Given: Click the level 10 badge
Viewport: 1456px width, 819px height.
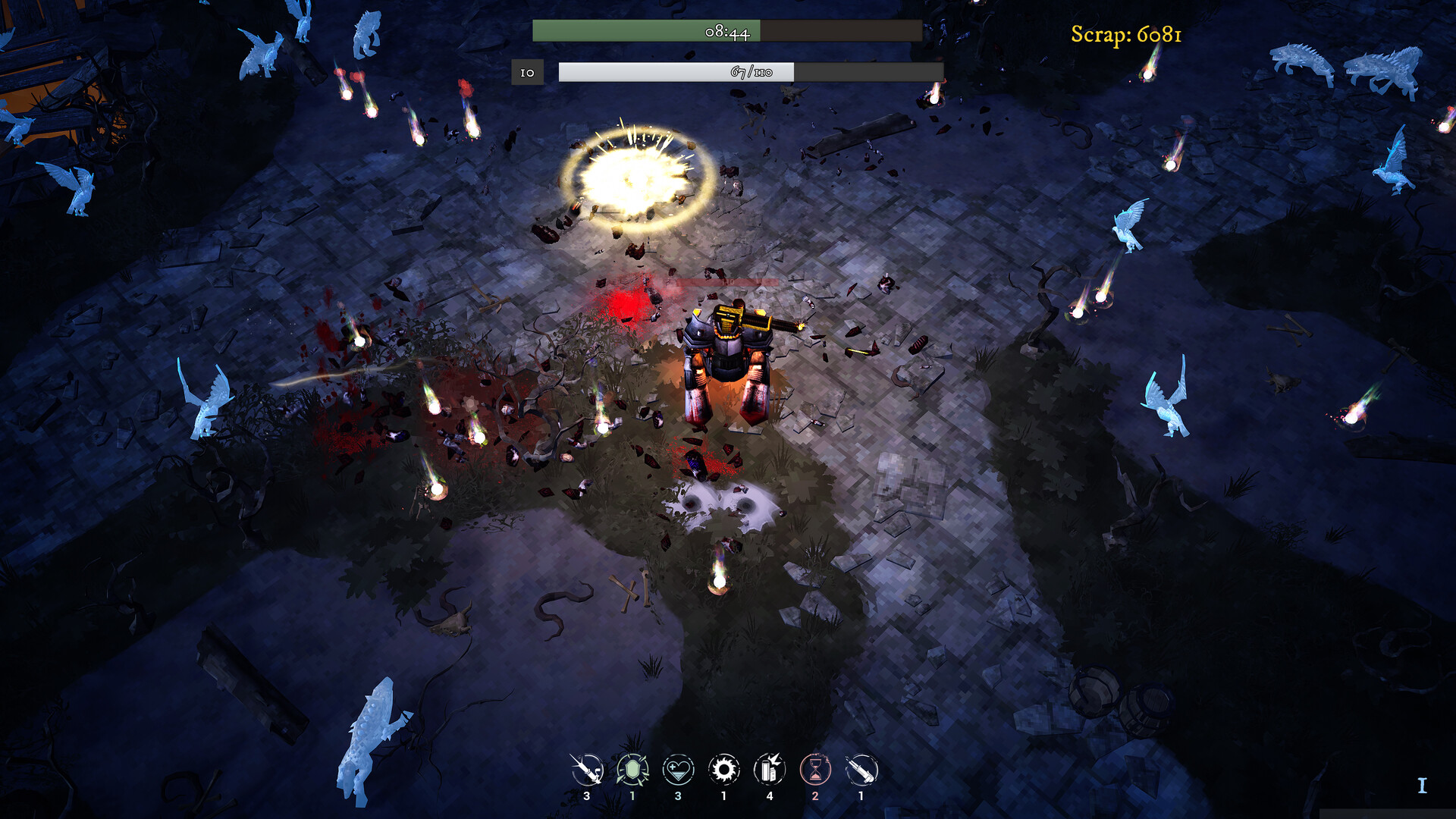Looking at the screenshot, I should coord(526,74).
